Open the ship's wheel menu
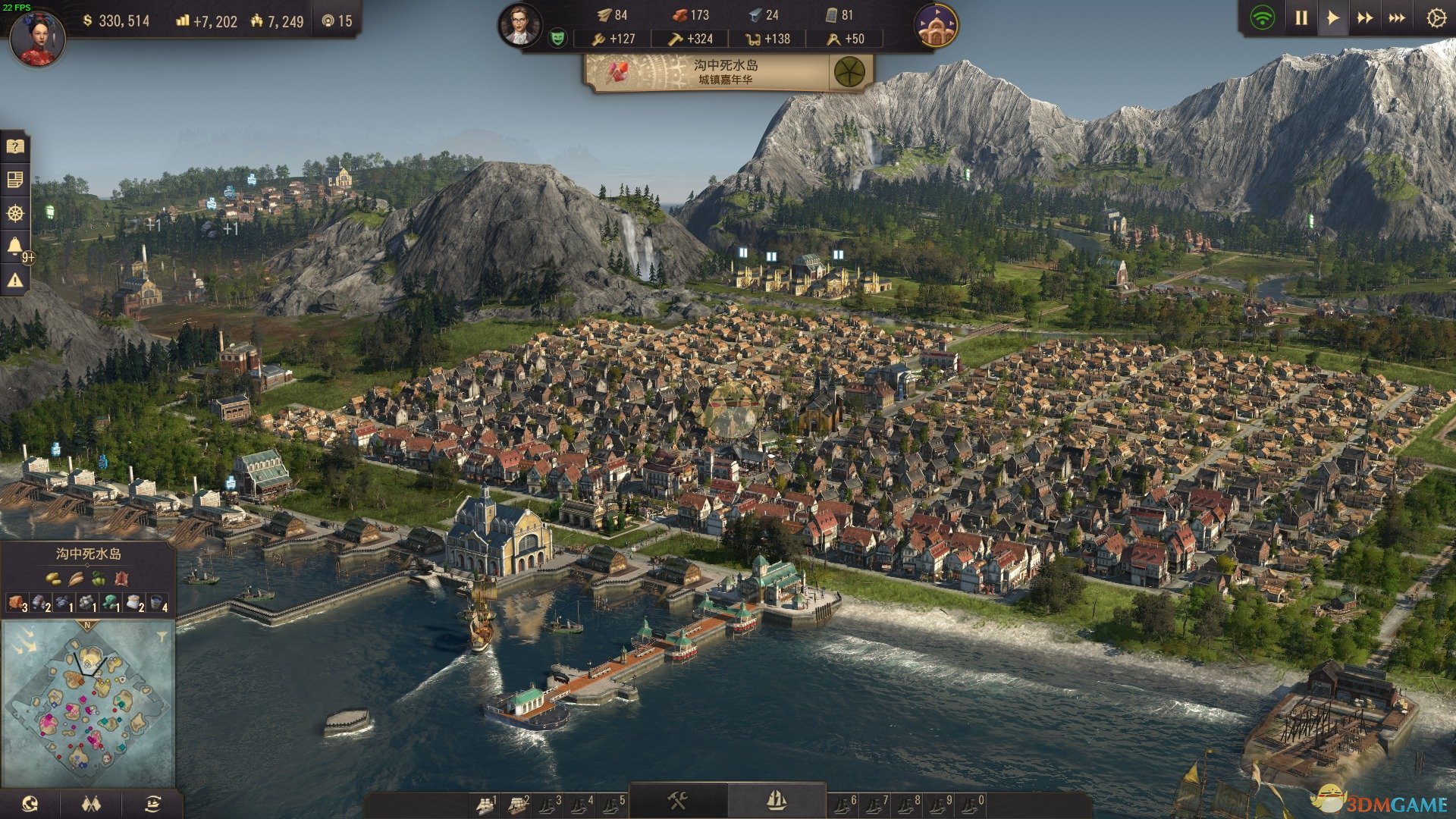Image resolution: width=1456 pixels, height=819 pixels. click(15, 213)
